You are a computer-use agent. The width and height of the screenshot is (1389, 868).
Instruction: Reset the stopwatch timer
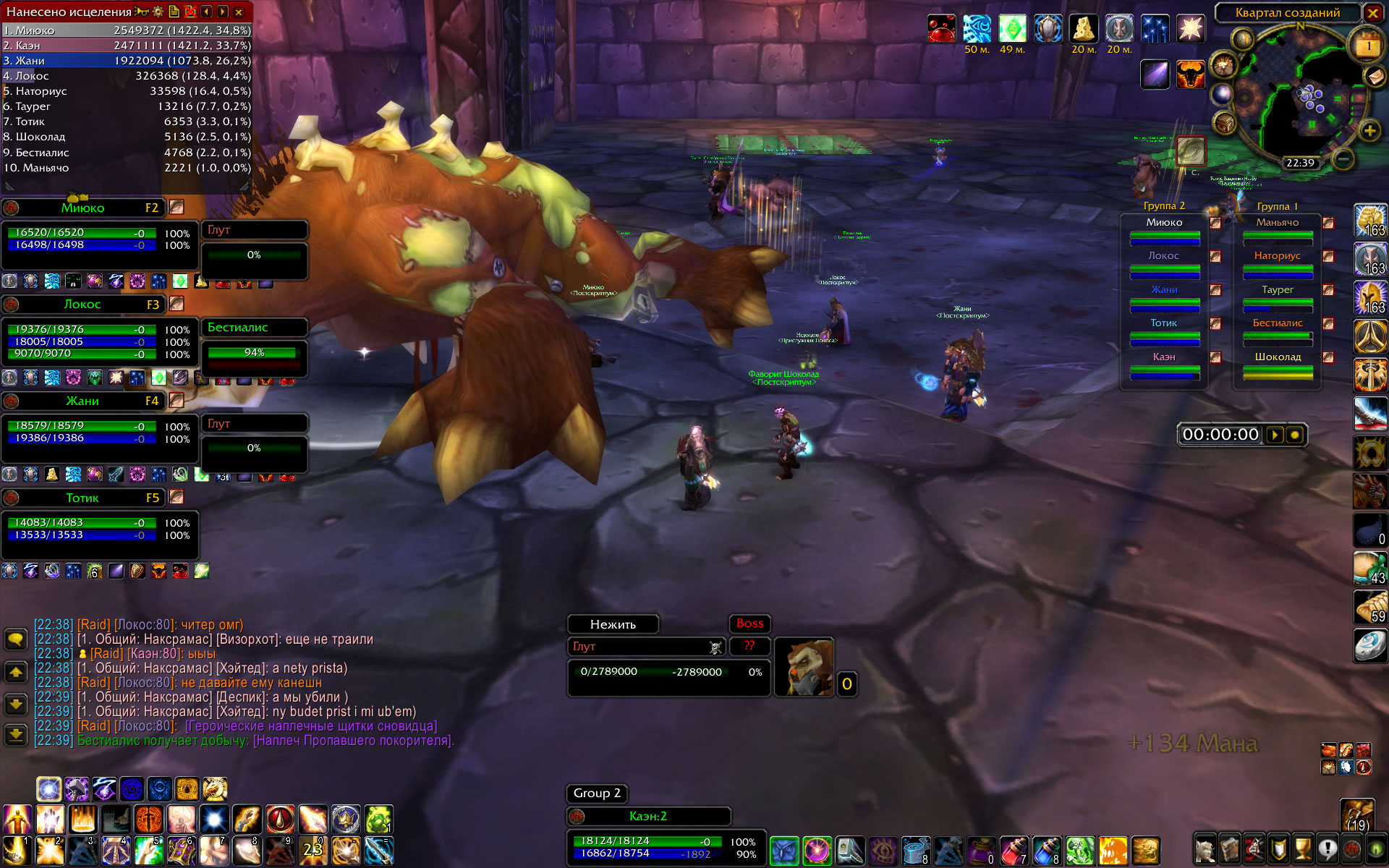[x=1295, y=435]
